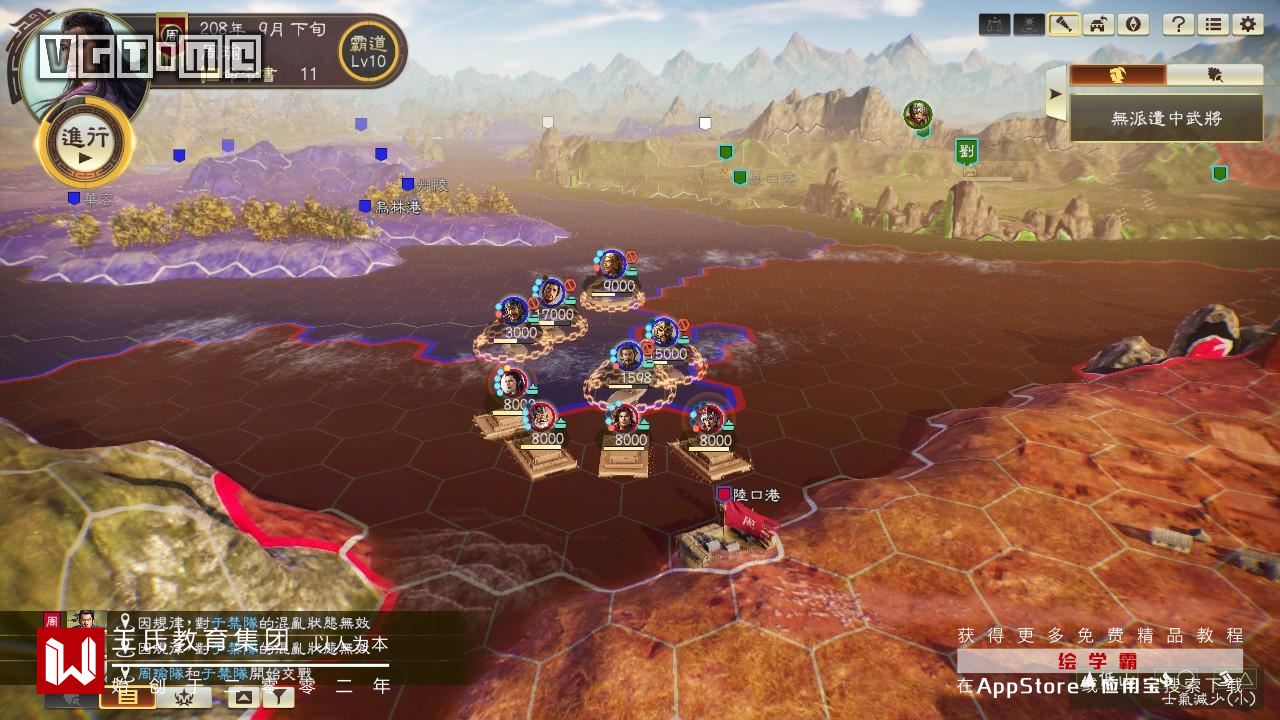Select the 陸口港 port label
This screenshot has width=1280, height=720.
(755, 494)
